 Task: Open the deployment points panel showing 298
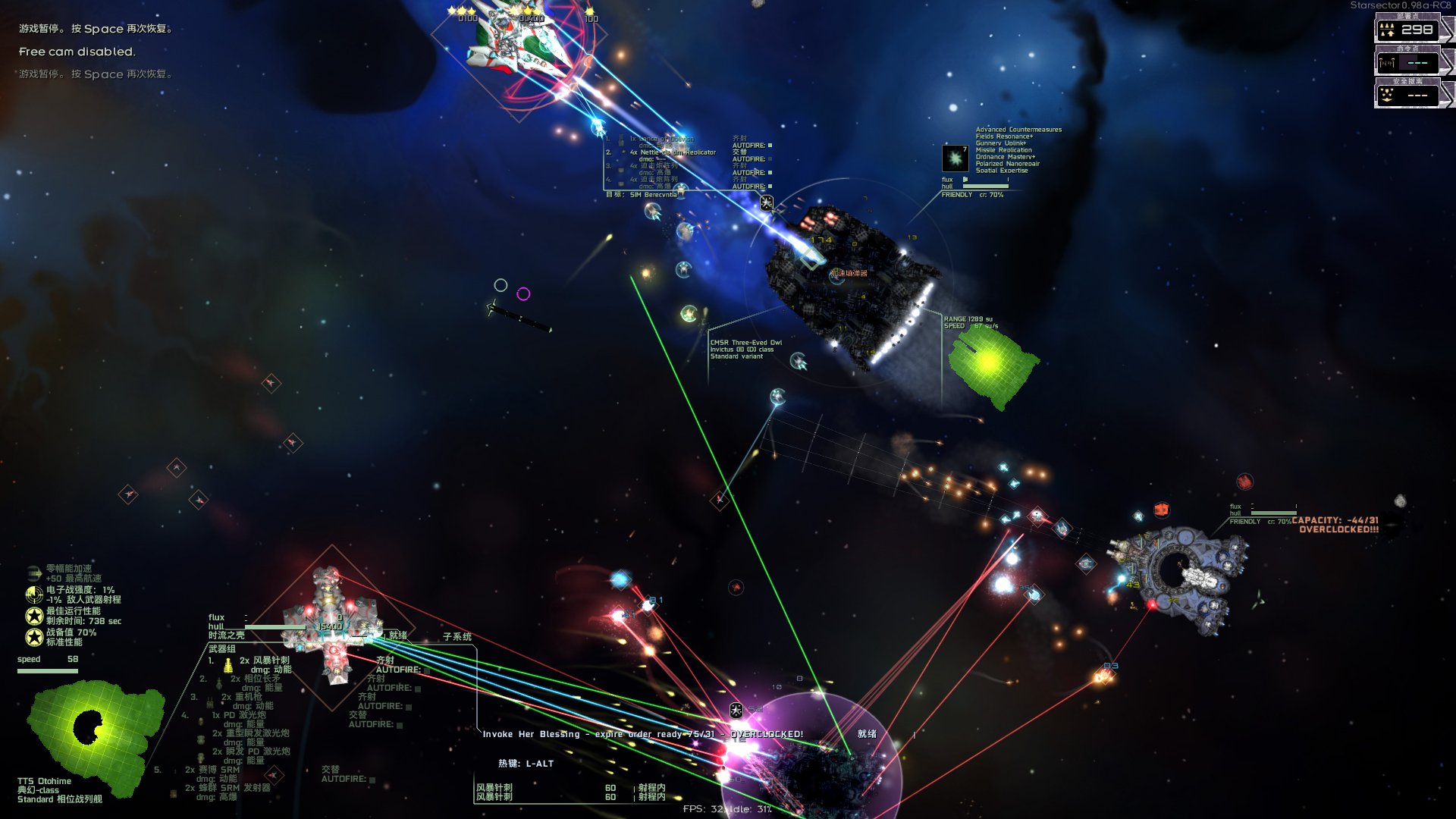[x=1407, y=30]
